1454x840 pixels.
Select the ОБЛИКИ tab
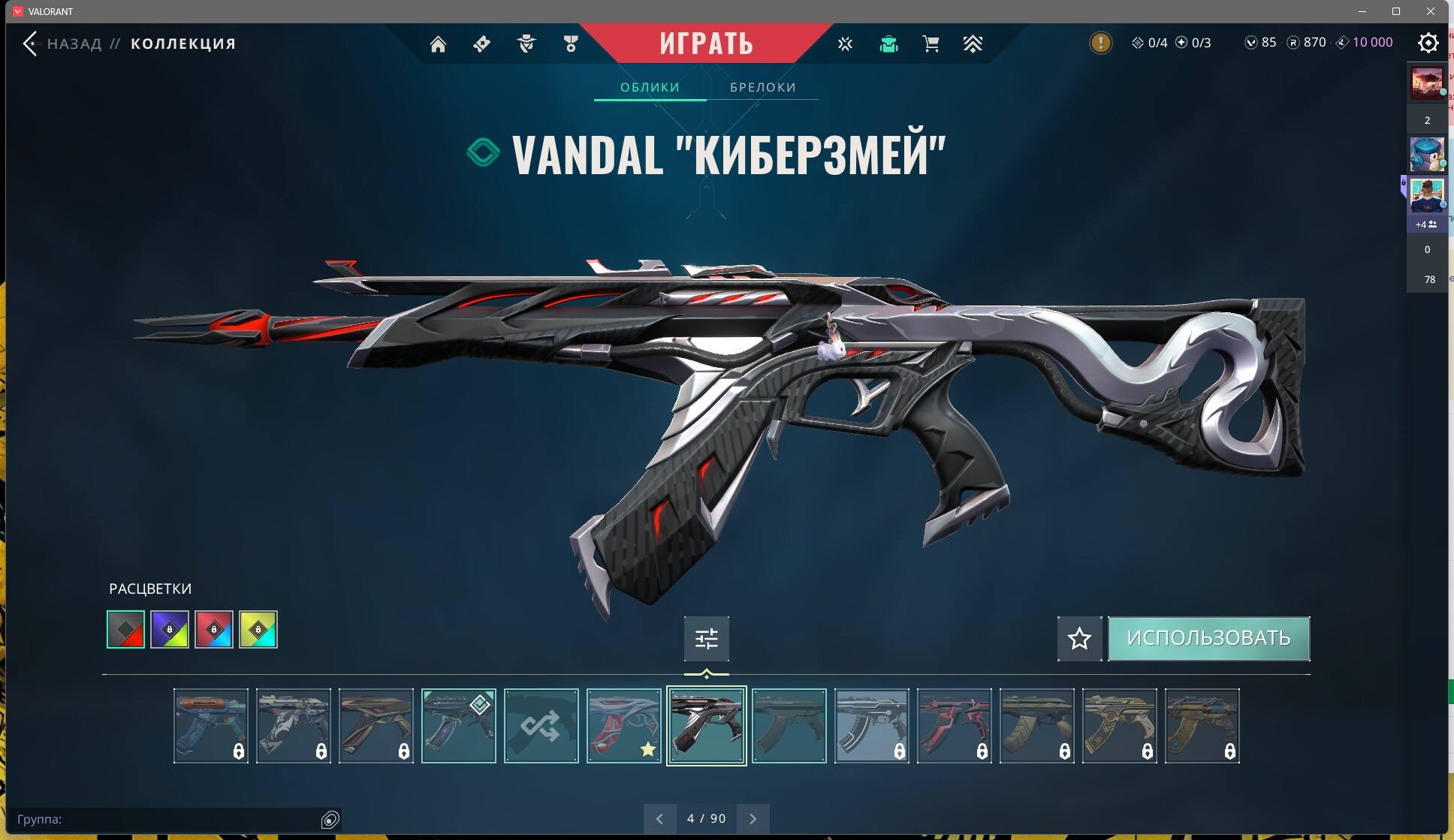click(x=650, y=87)
